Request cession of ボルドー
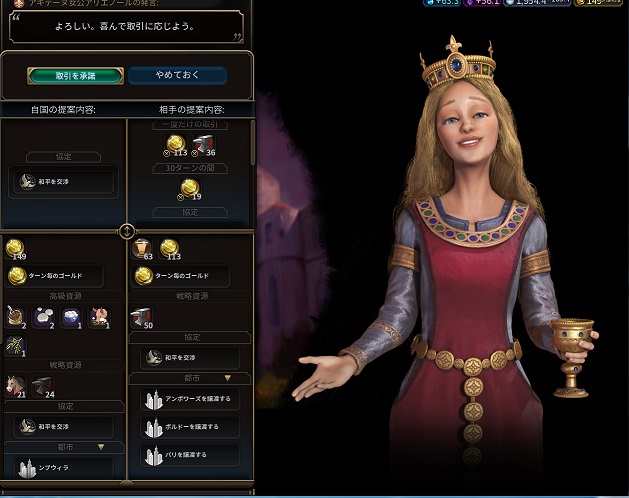This screenshot has height=498, width=629. [x=189, y=428]
